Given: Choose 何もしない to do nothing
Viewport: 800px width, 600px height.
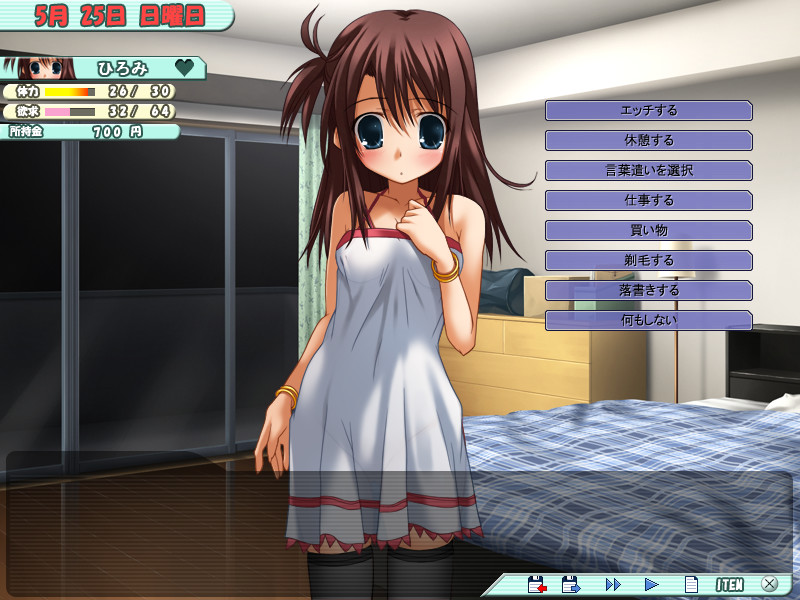Looking at the screenshot, I should click(648, 320).
